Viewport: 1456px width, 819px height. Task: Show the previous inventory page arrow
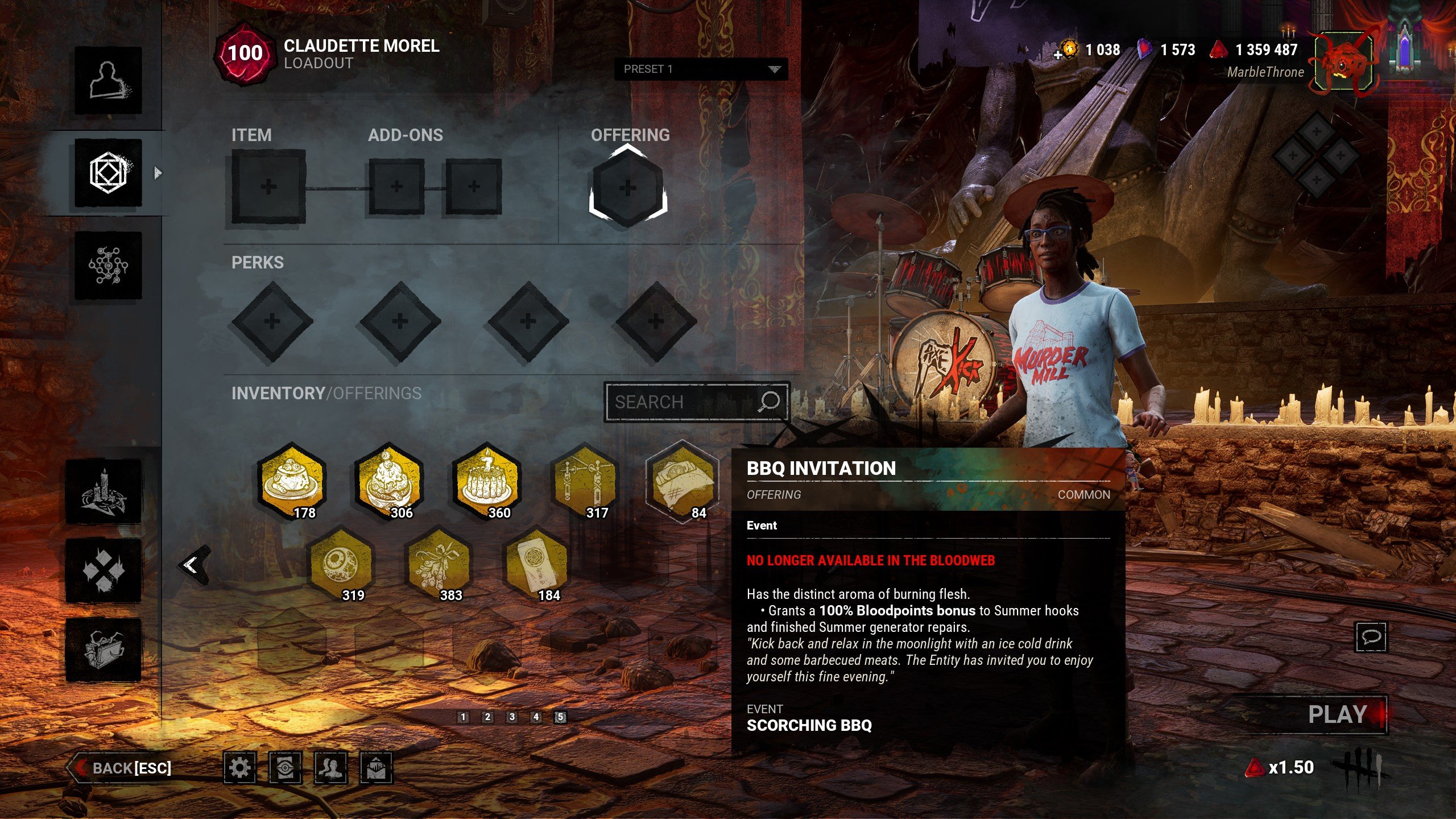pos(192,565)
